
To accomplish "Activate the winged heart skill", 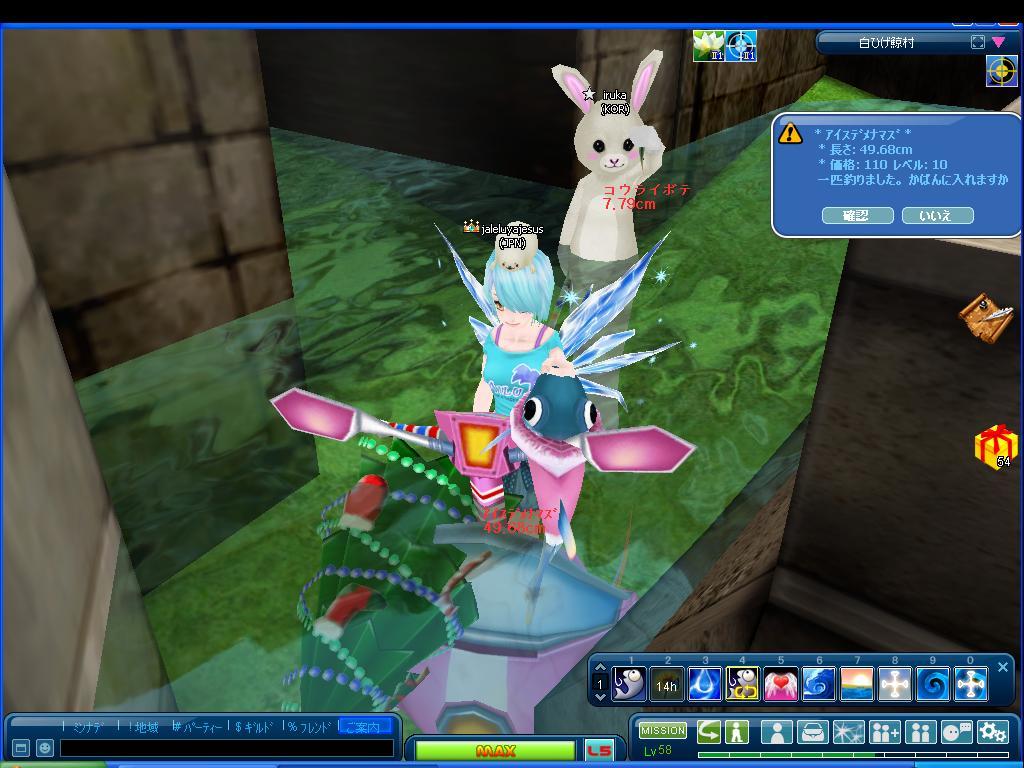I will click(781, 684).
